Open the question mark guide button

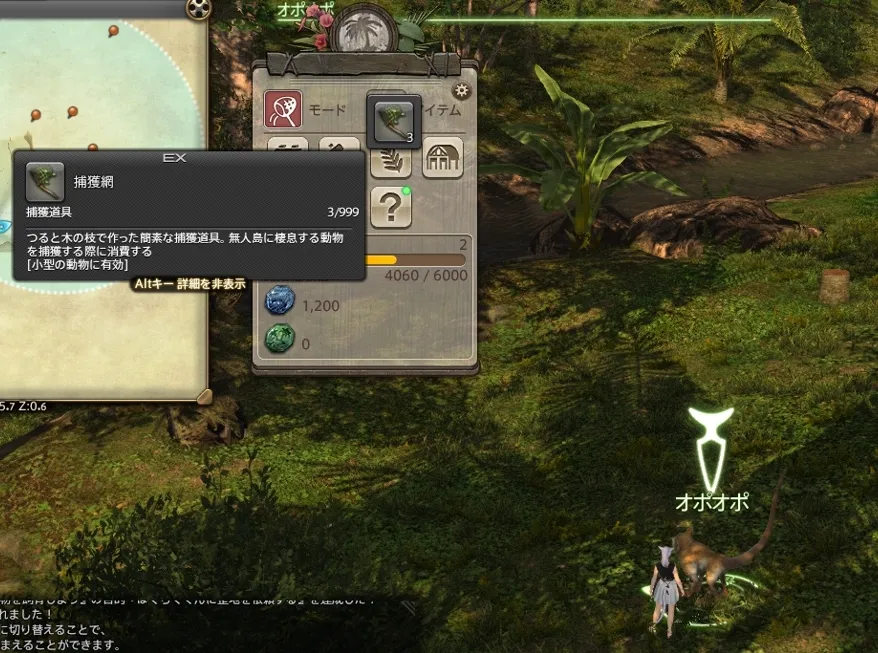(391, 207)
